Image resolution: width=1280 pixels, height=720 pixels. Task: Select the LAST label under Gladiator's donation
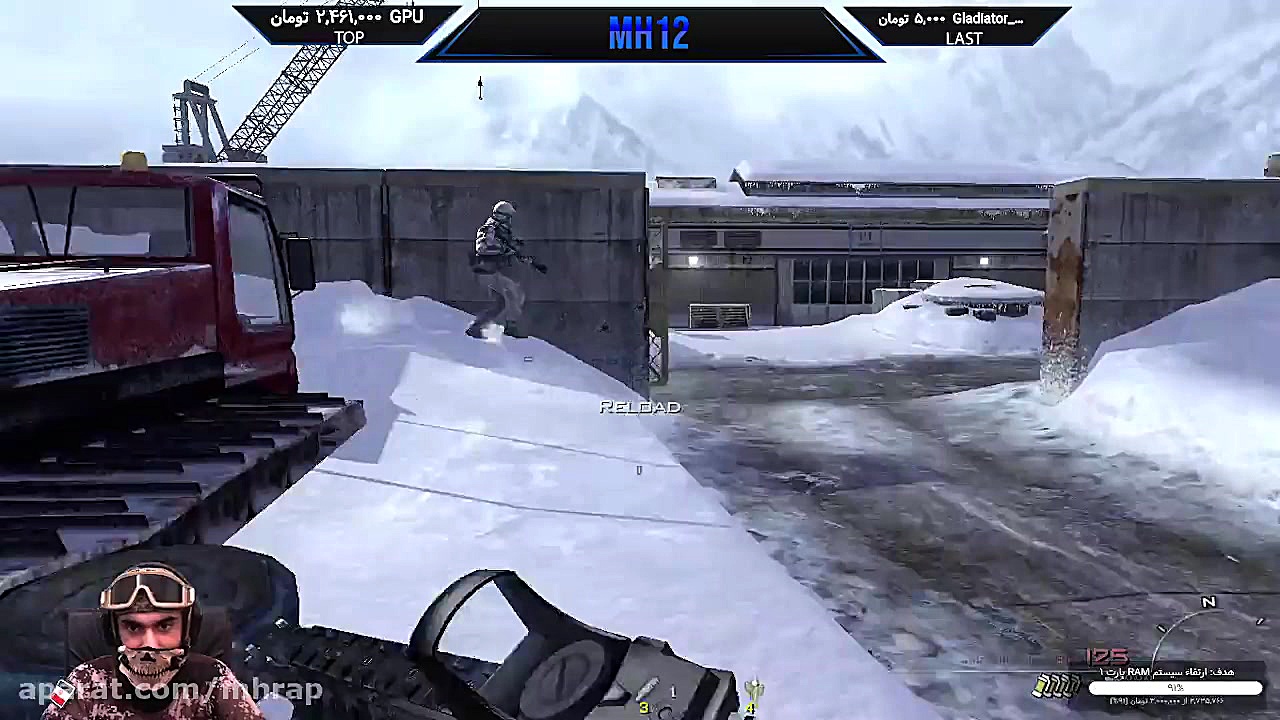pos(963,39)
